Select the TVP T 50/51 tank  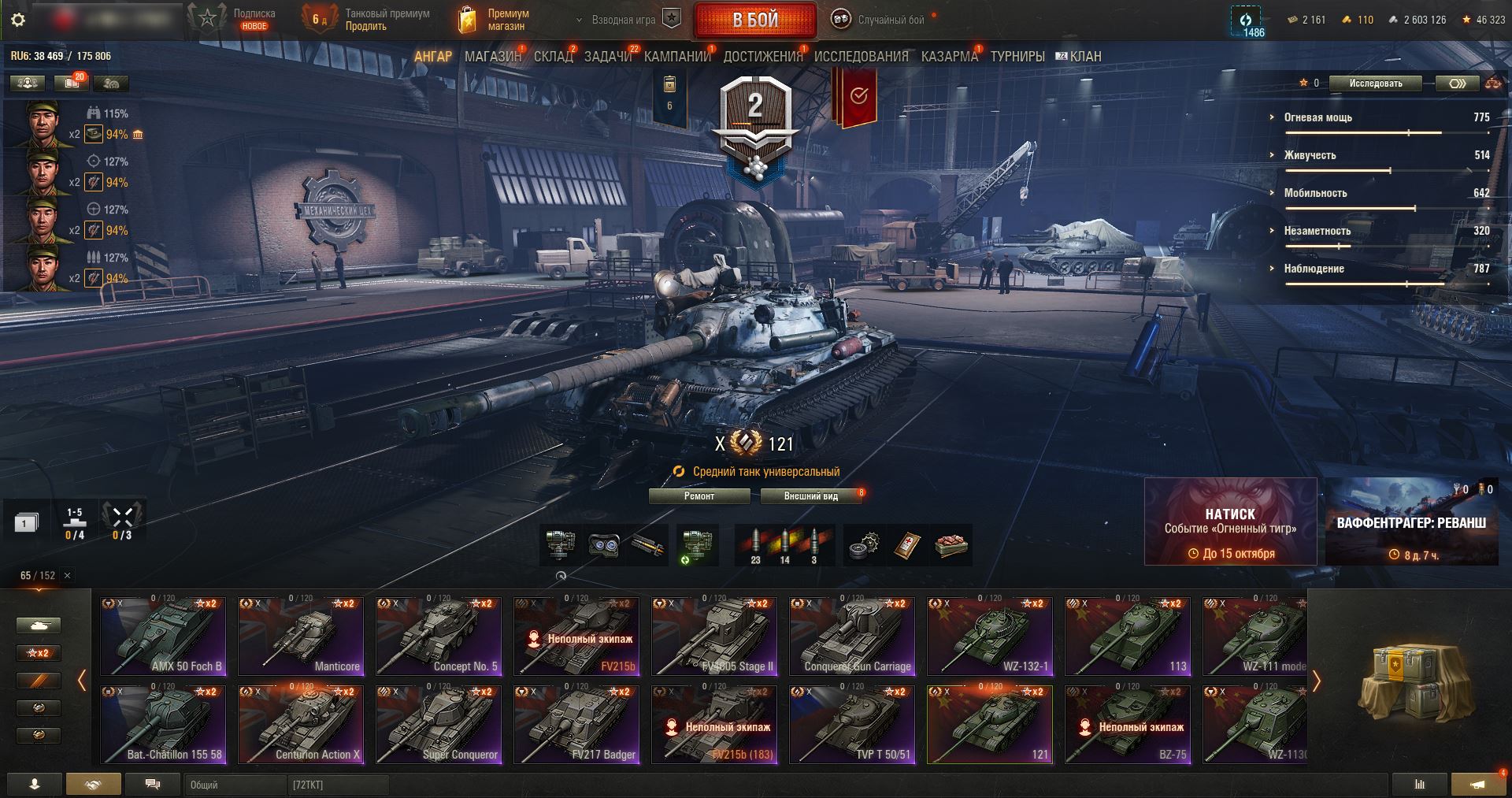852,725
